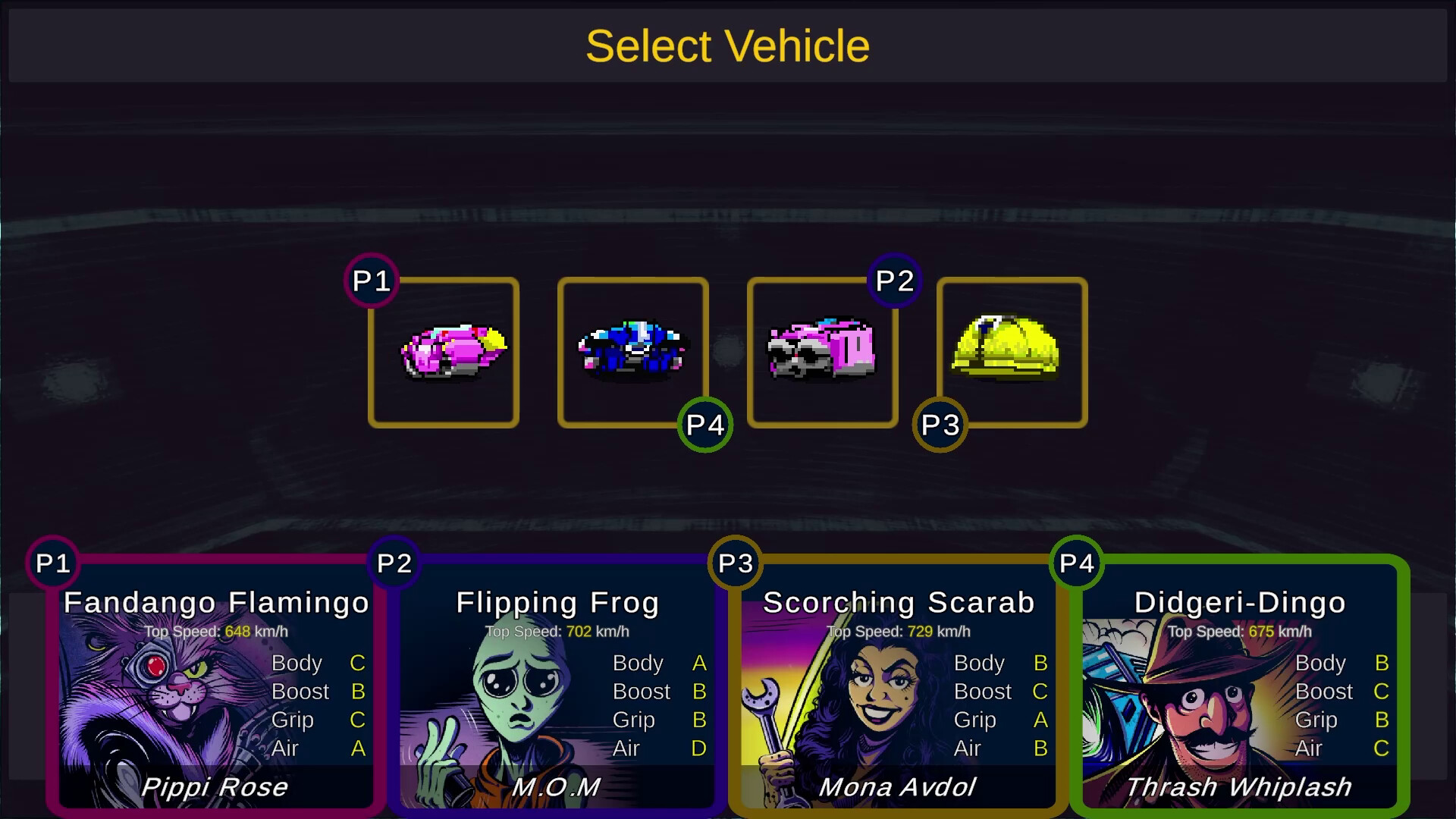Click the Didgeri-Dingo card title
1456x819 pixels.
1238,602
